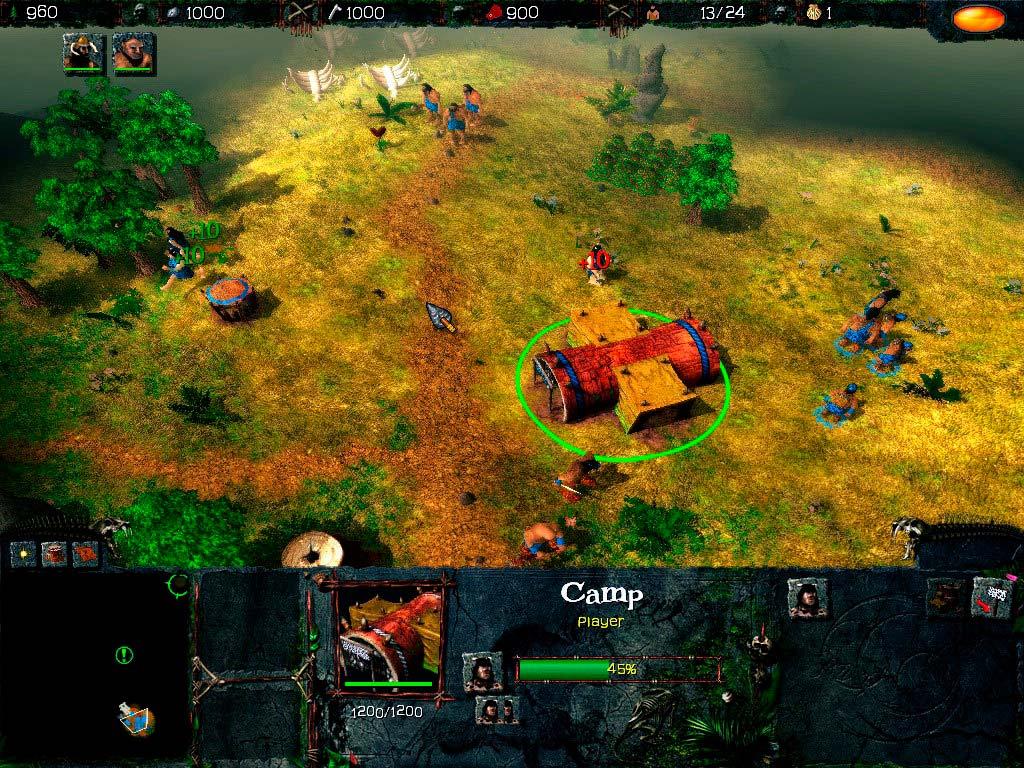Select the Camp building with green circle
This screenshot has height=768, width=1024.
pyautogui.click(x=625, y=375)
